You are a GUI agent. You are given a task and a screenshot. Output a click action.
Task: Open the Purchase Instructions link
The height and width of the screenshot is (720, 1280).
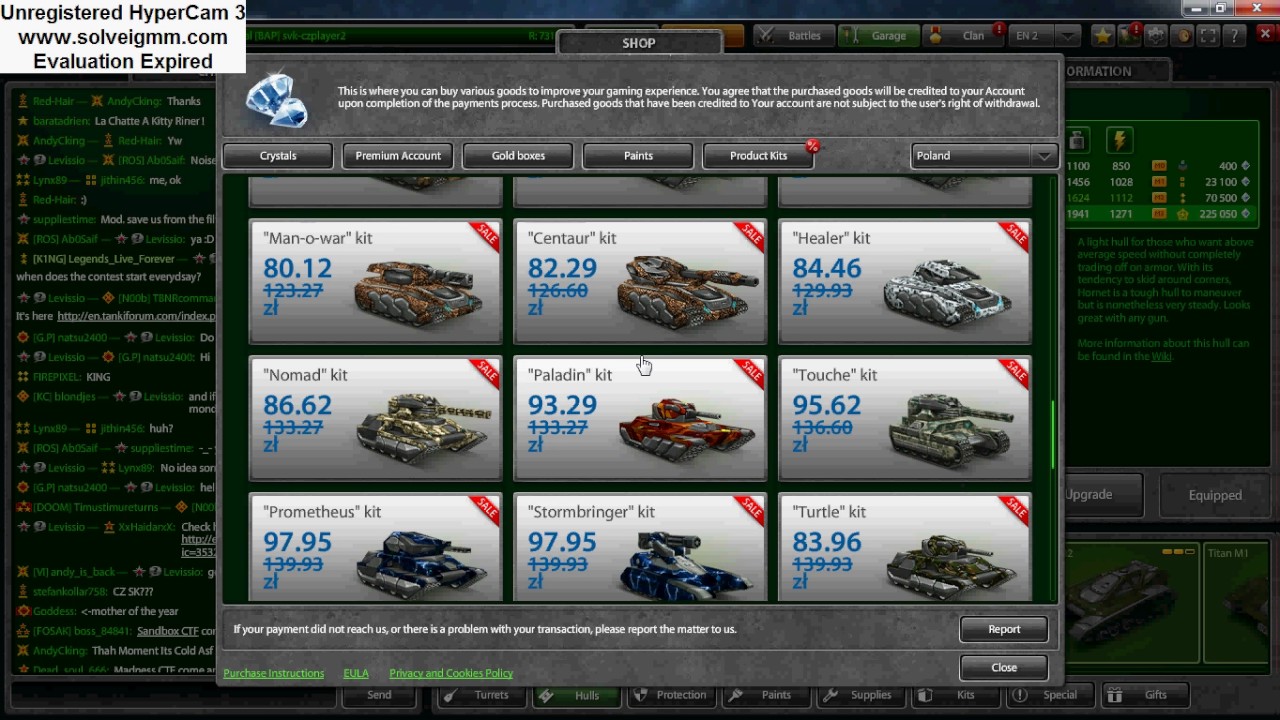273,673
